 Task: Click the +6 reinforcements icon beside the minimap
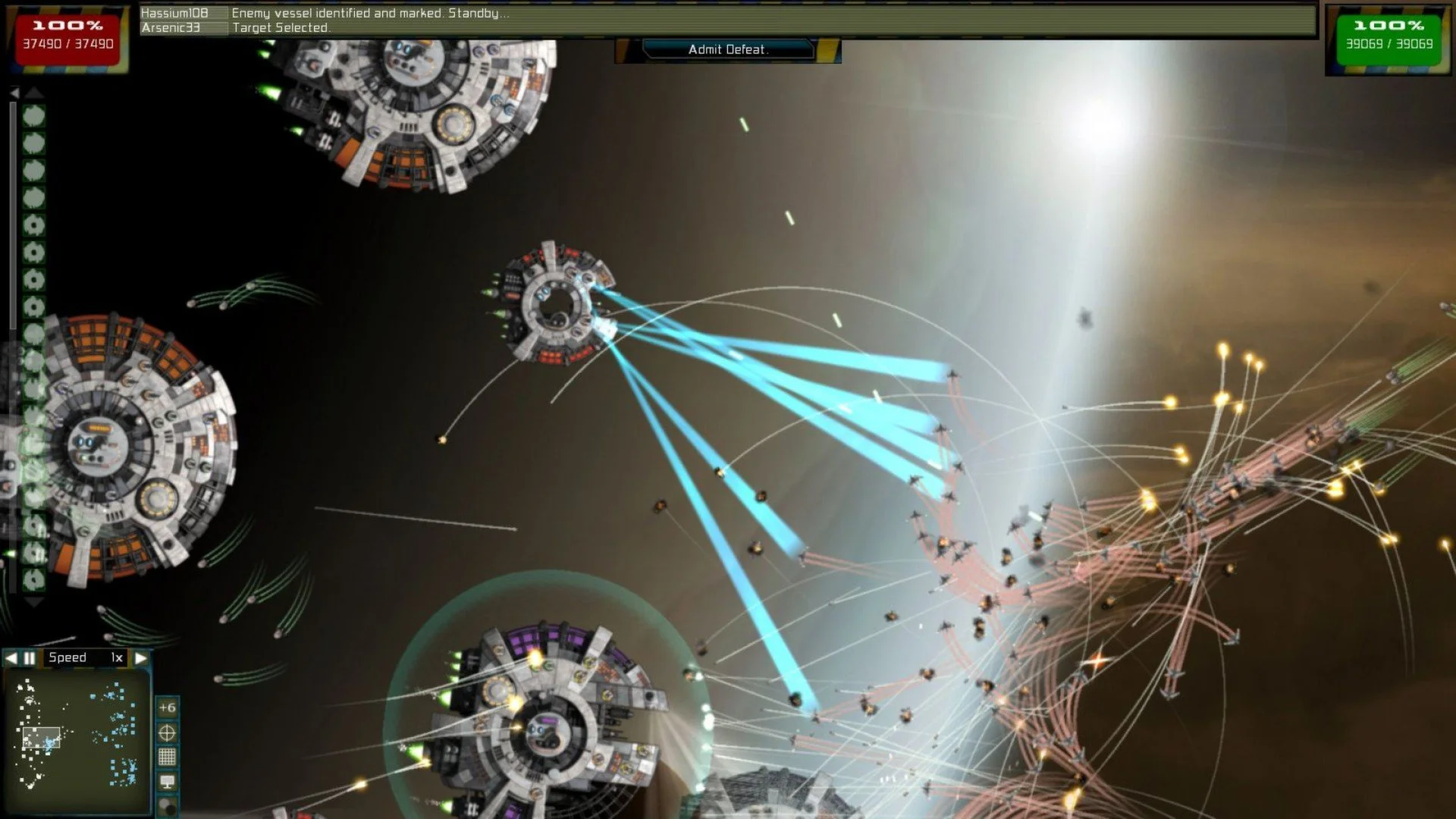click(168, 708)
